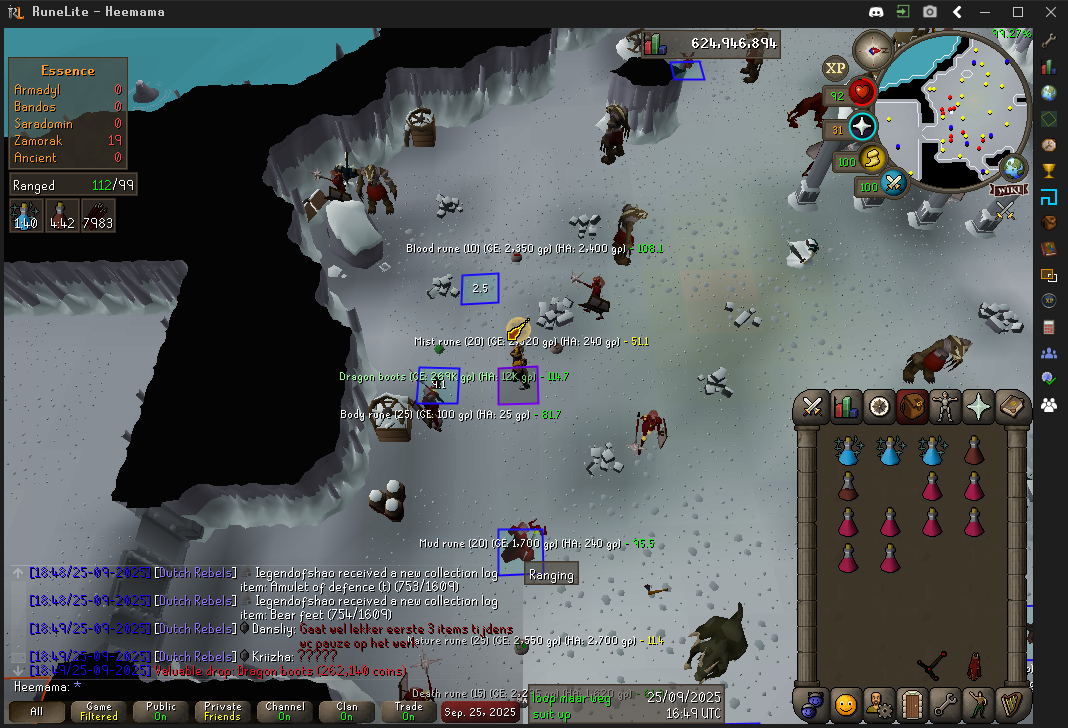Open the Logout door tab
1068x728 pixels.
tap(911, 704)
